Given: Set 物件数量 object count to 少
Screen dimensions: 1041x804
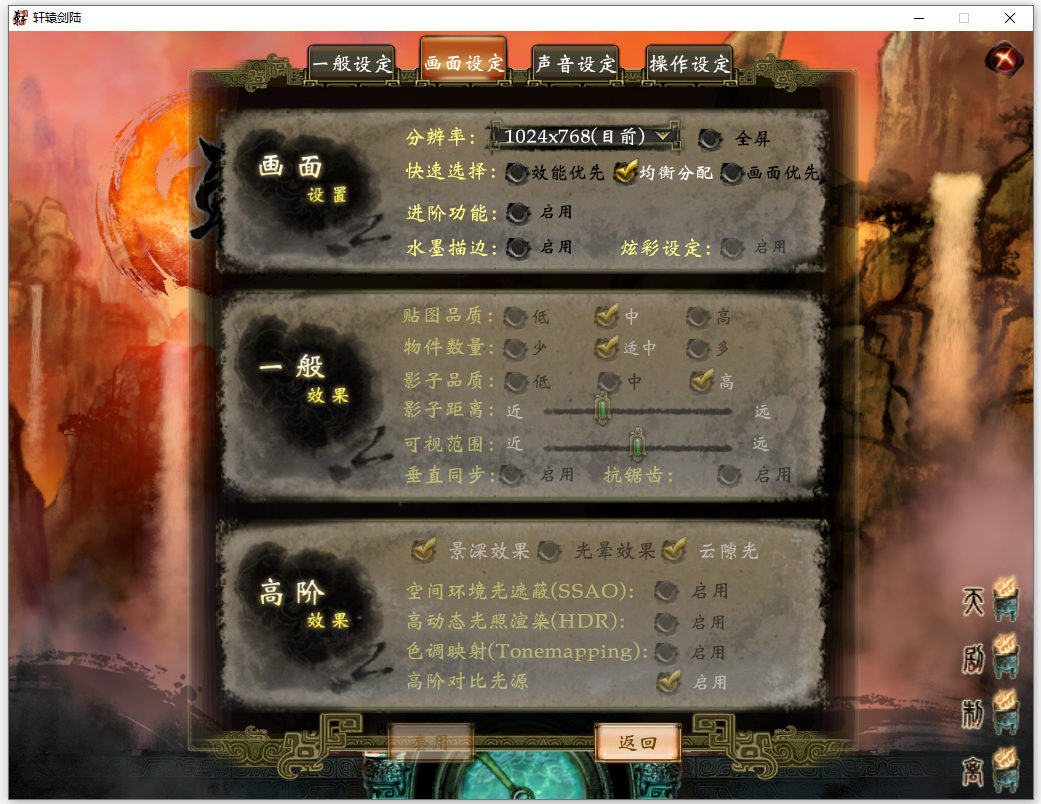Looking at the screenshot, I should click(515, 349).
